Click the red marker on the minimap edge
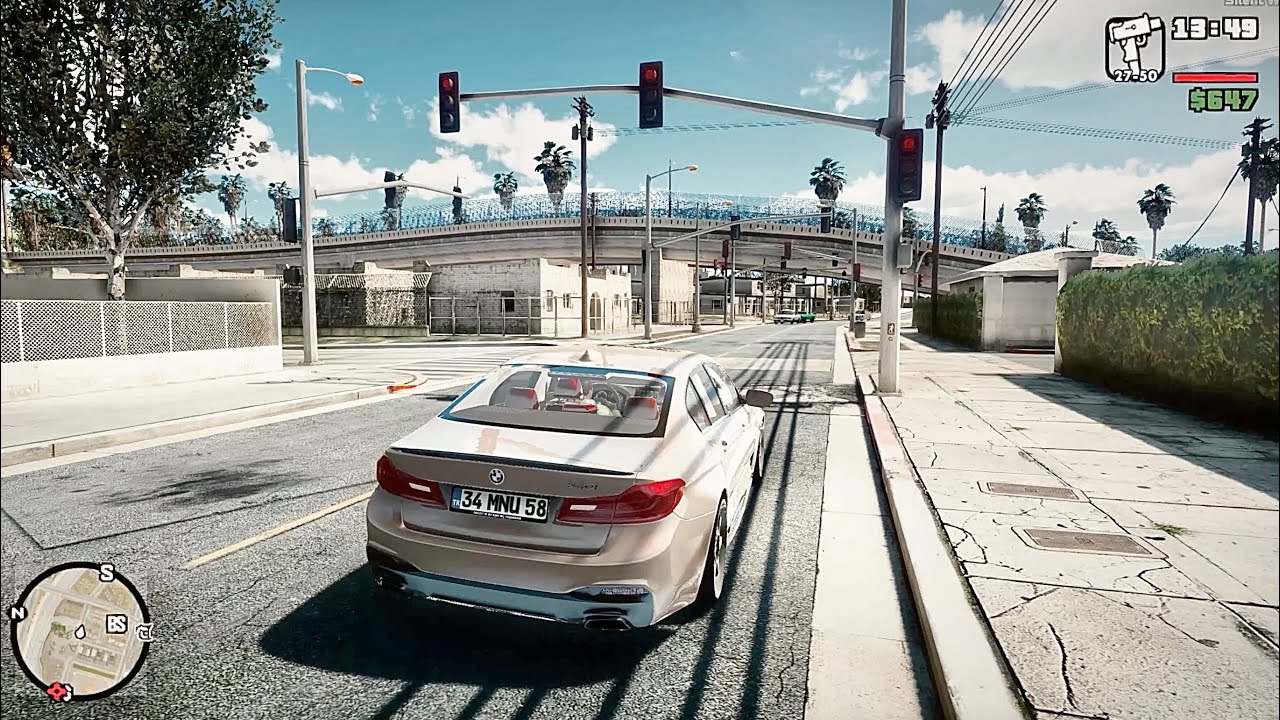 pos(57,690)
